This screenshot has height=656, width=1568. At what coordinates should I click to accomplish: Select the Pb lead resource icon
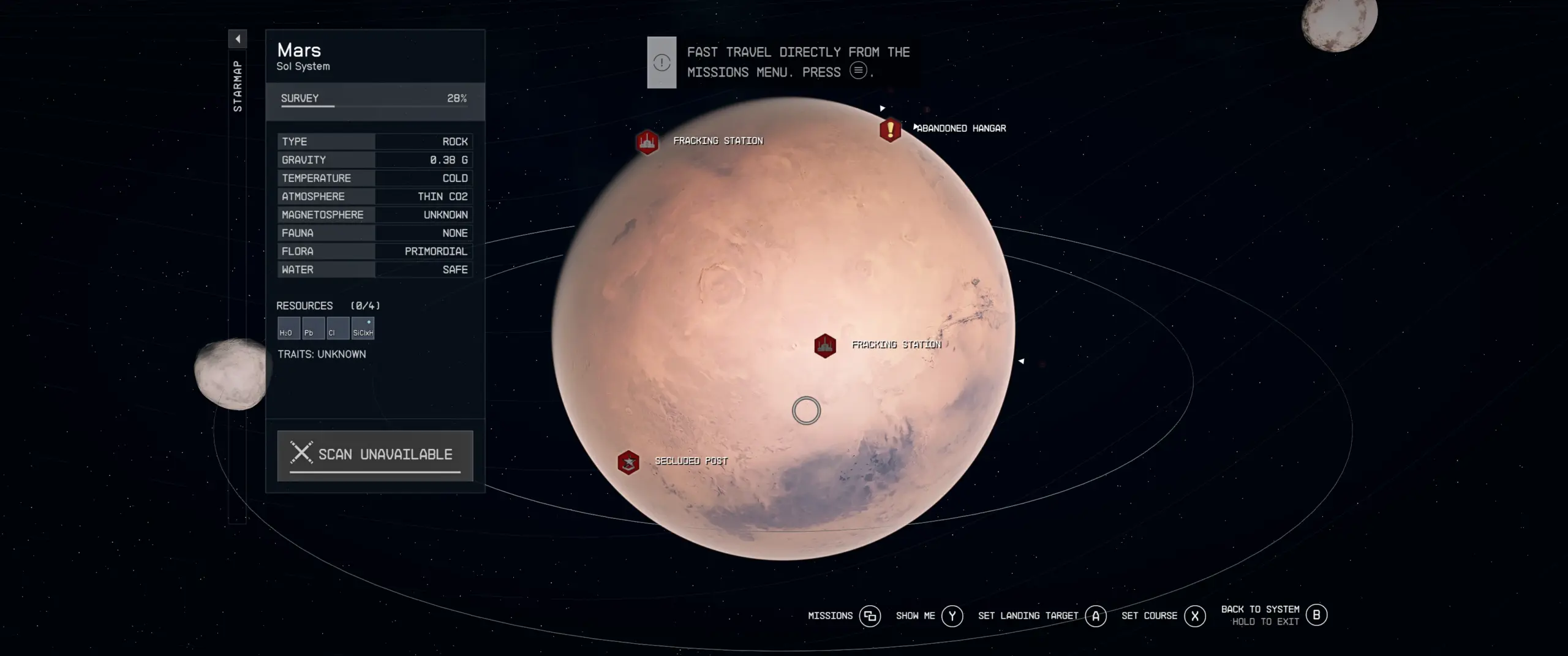(x=313, y=328)
